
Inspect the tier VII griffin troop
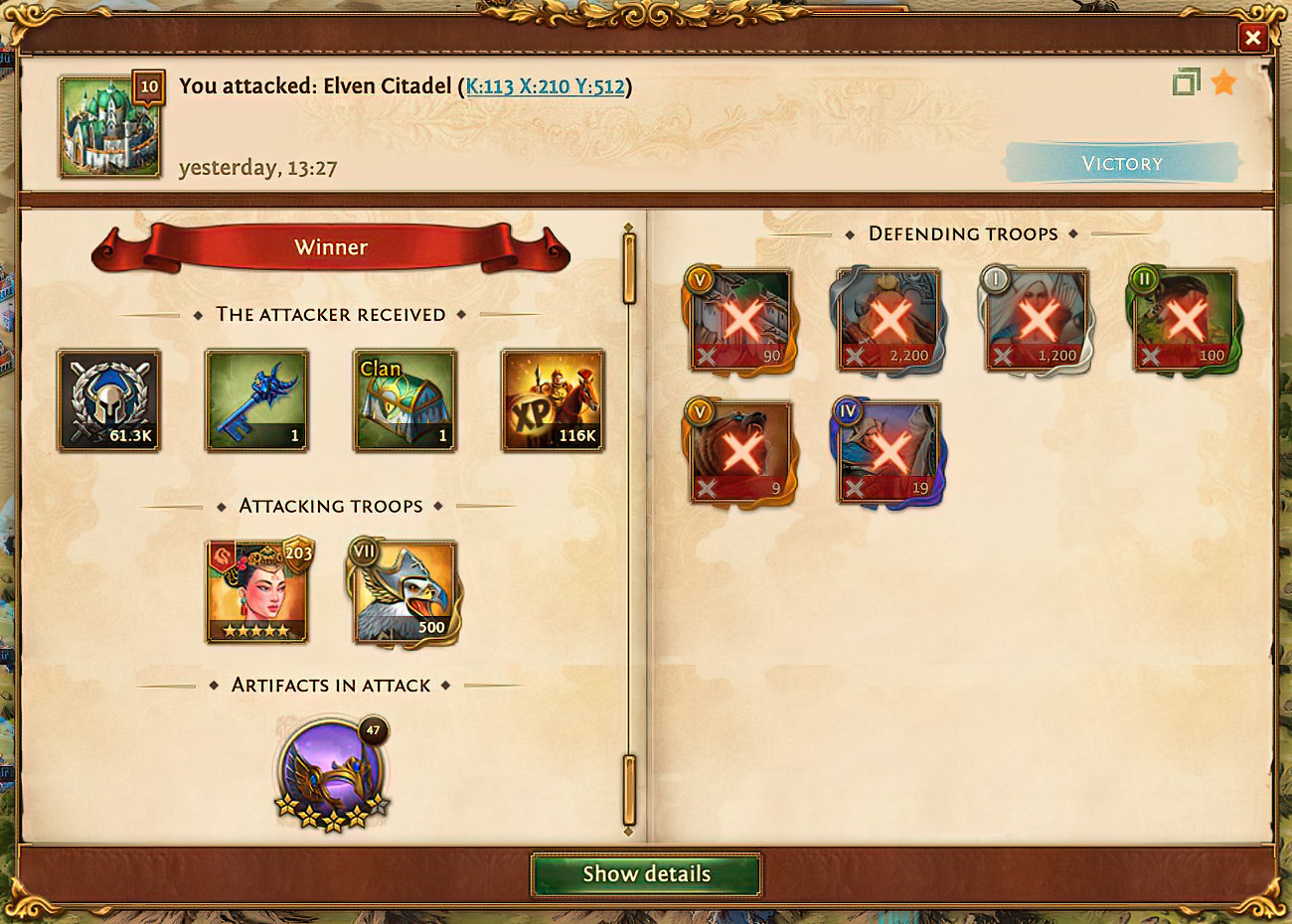[404, 592]
